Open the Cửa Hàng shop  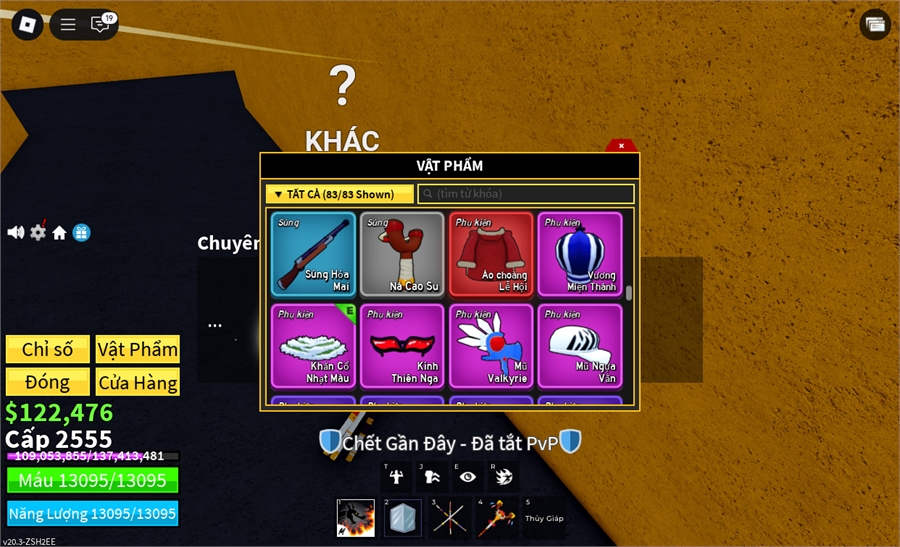(138, 382)
